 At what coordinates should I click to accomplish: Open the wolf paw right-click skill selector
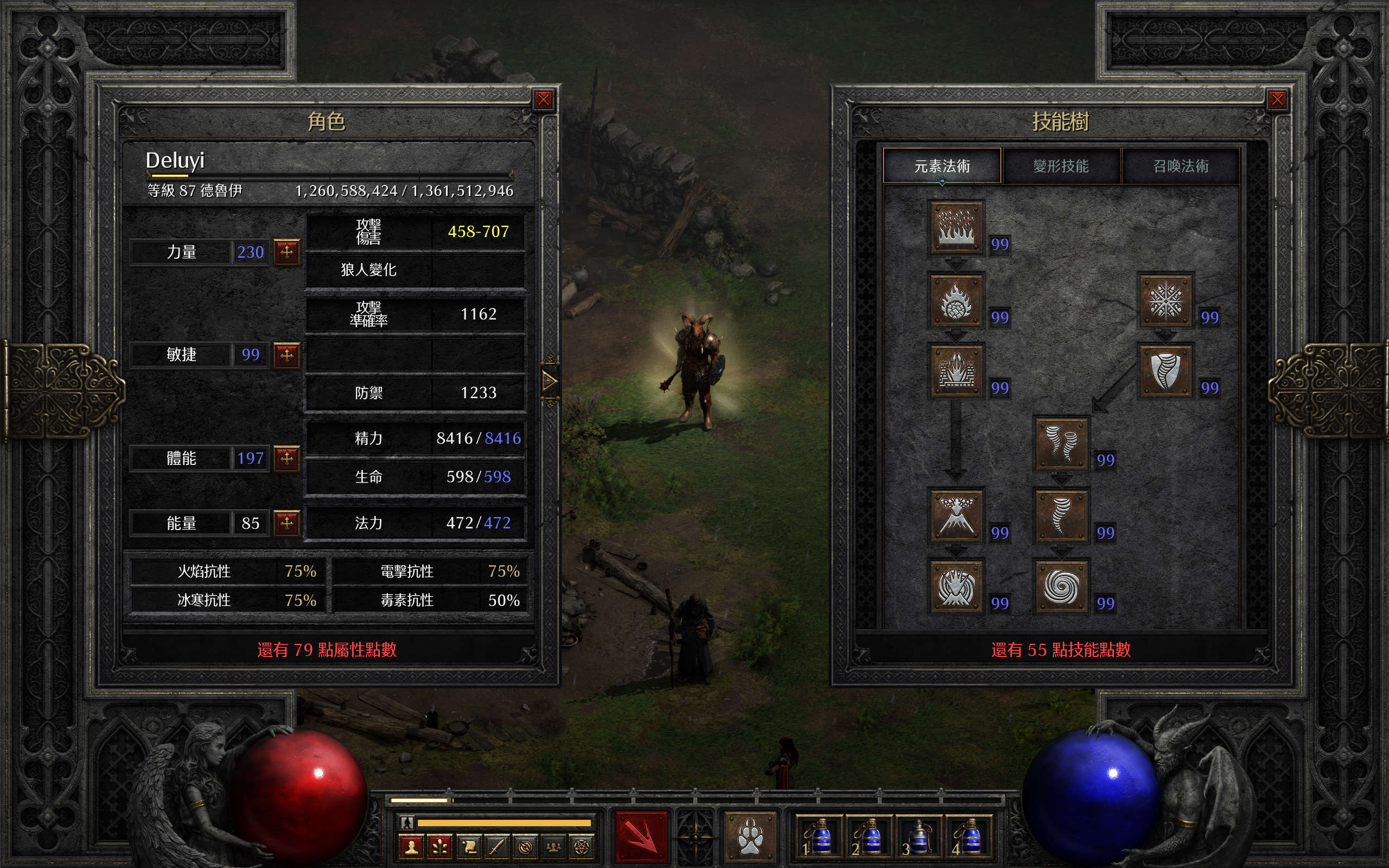click(750, 837)
